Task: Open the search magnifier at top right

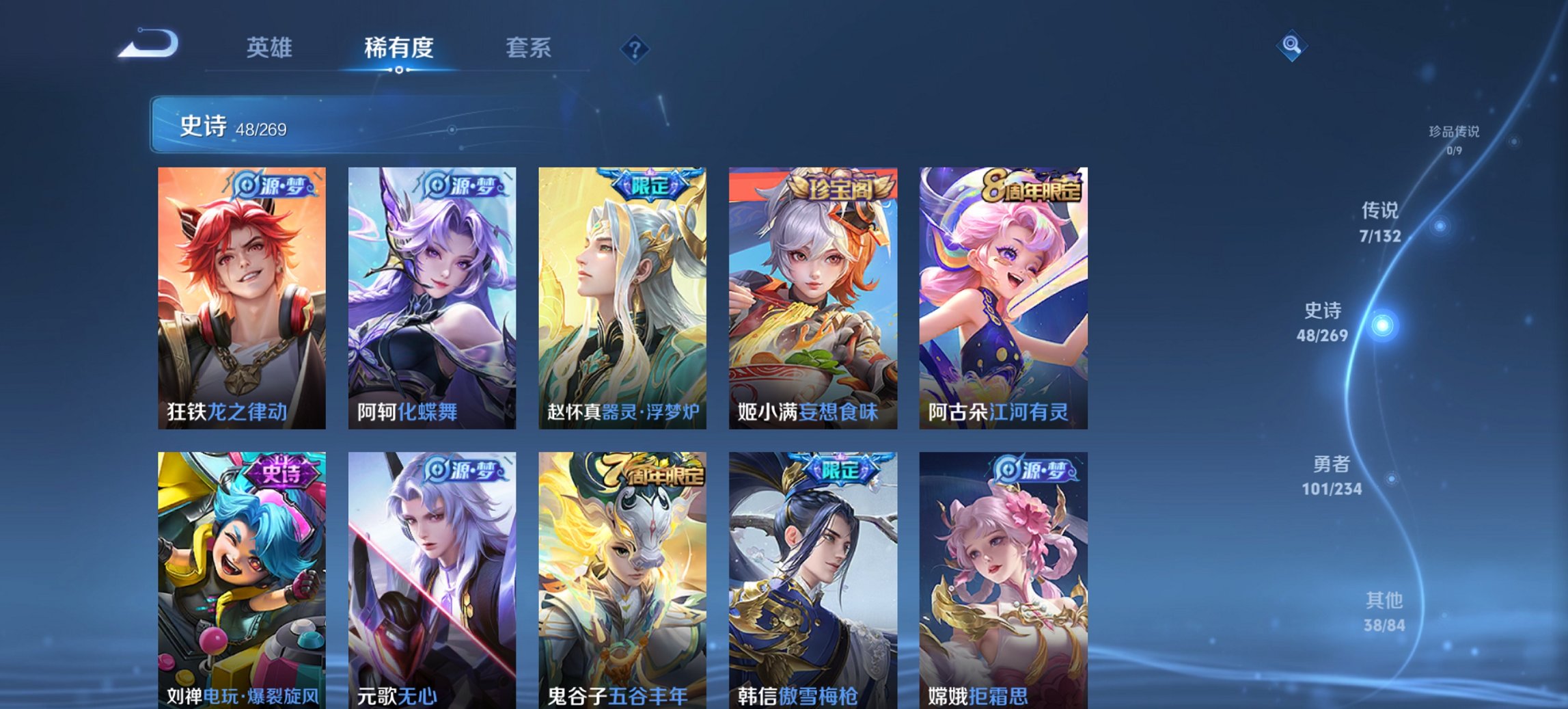Action: [x=1290, y=46]
